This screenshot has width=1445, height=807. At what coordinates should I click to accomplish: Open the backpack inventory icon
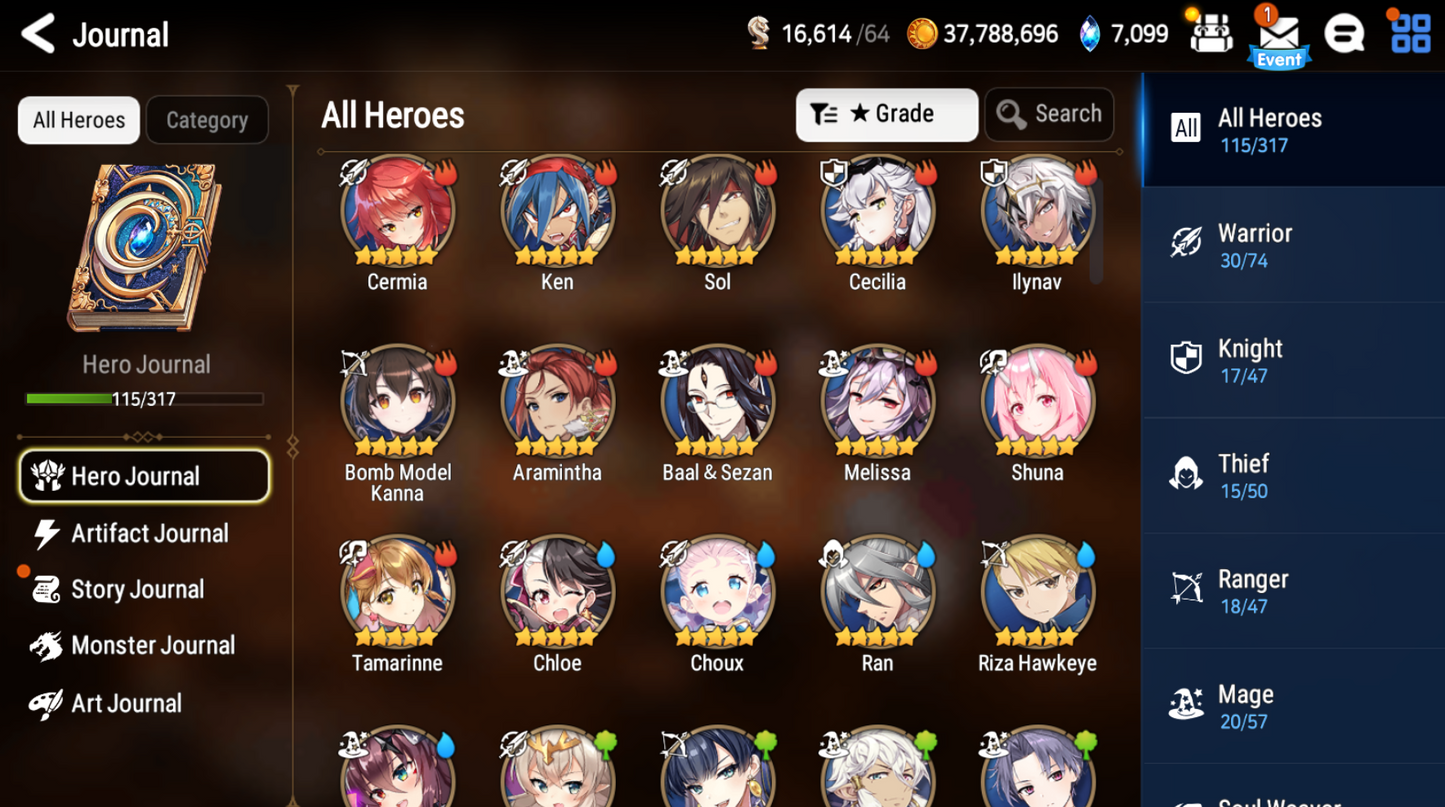[x=1211, y=33]
